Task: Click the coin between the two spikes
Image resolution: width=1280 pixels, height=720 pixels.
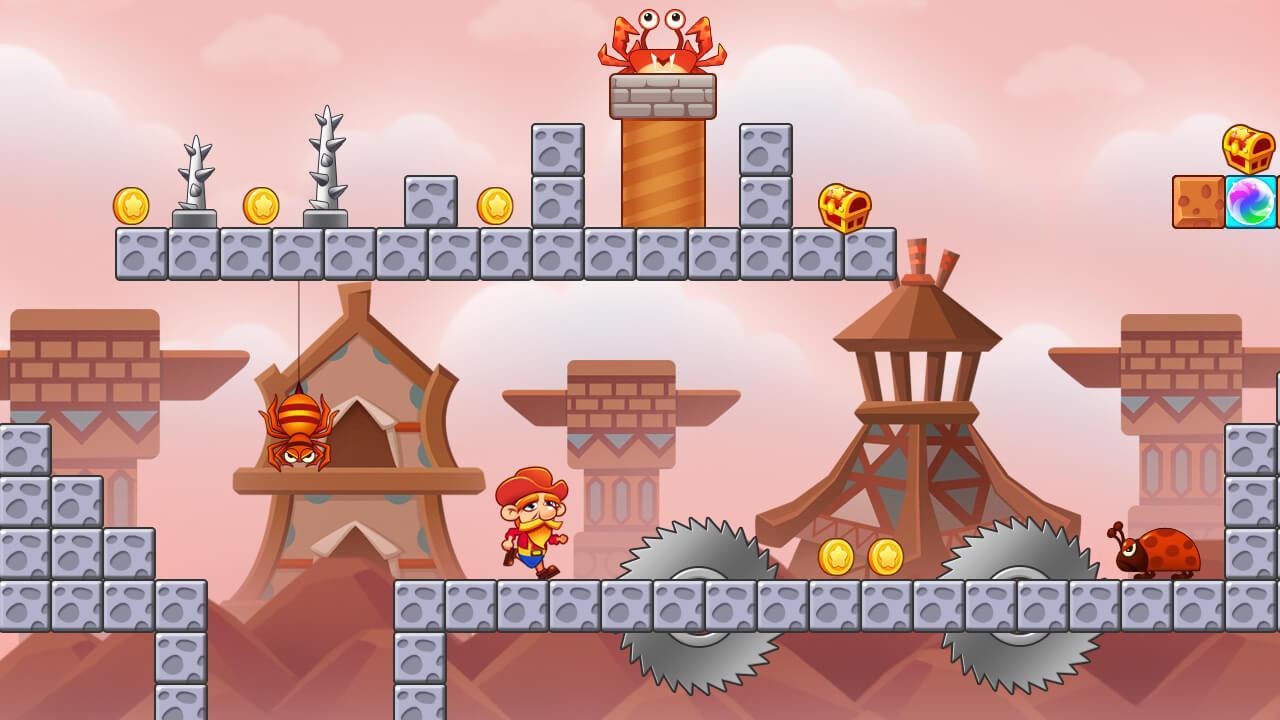Action: [x=261, y=207]
